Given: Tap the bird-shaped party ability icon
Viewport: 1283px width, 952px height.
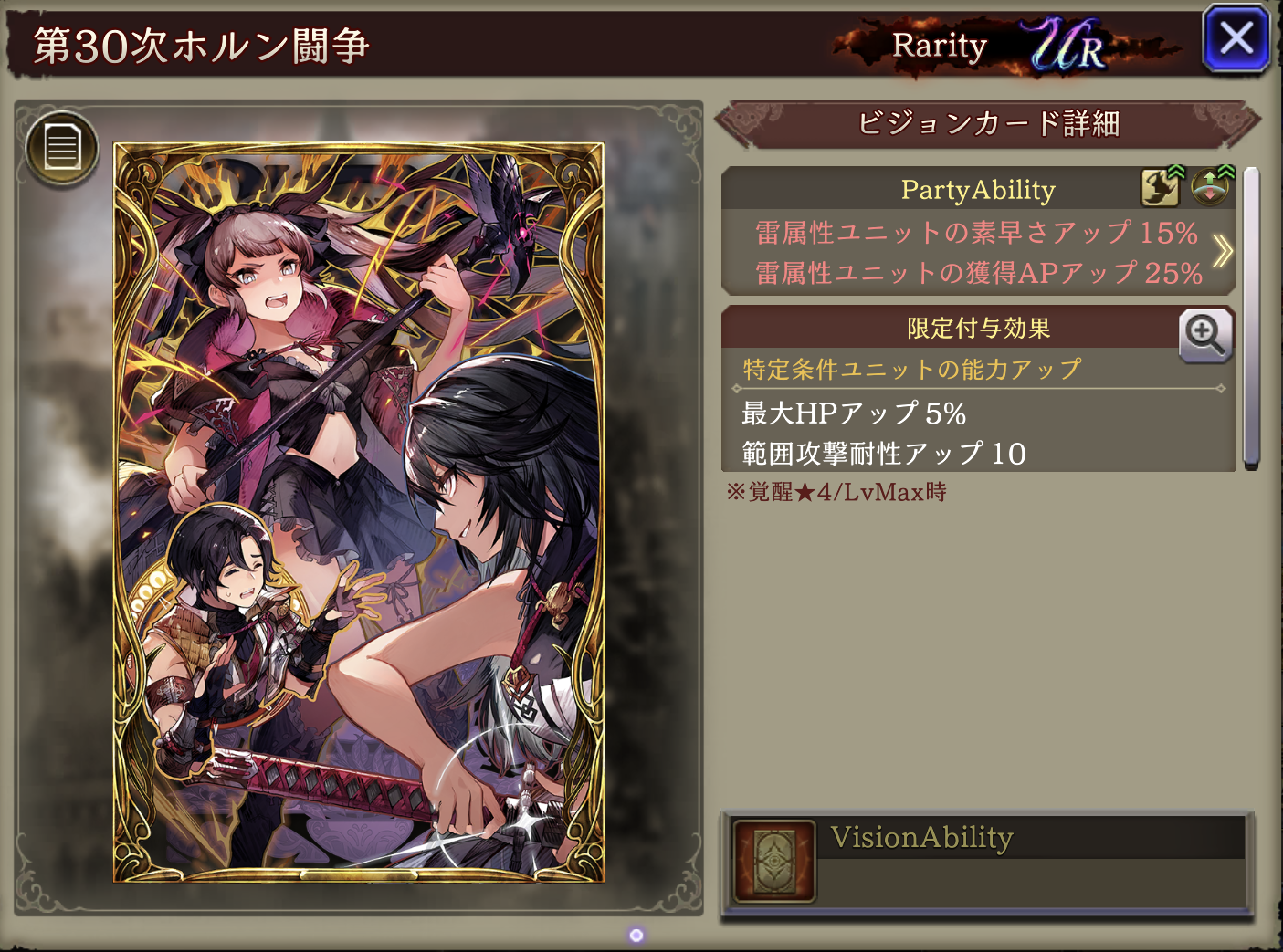Looking at the screenshot, I should coord(1161,187).
